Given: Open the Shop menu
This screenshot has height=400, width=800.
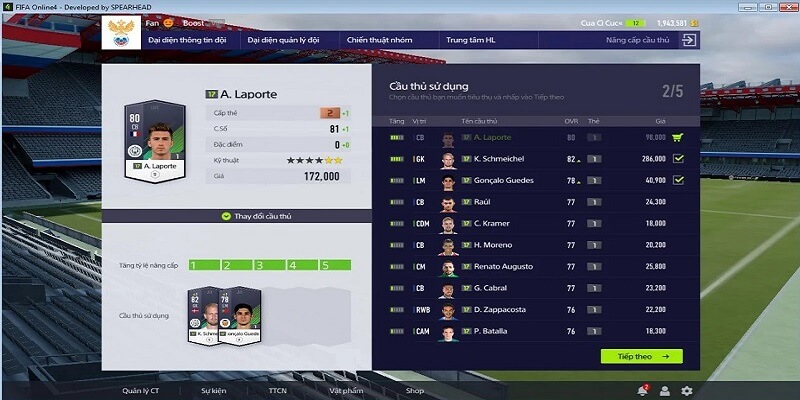Looking at the screenshot, I should tap(415, 390).
